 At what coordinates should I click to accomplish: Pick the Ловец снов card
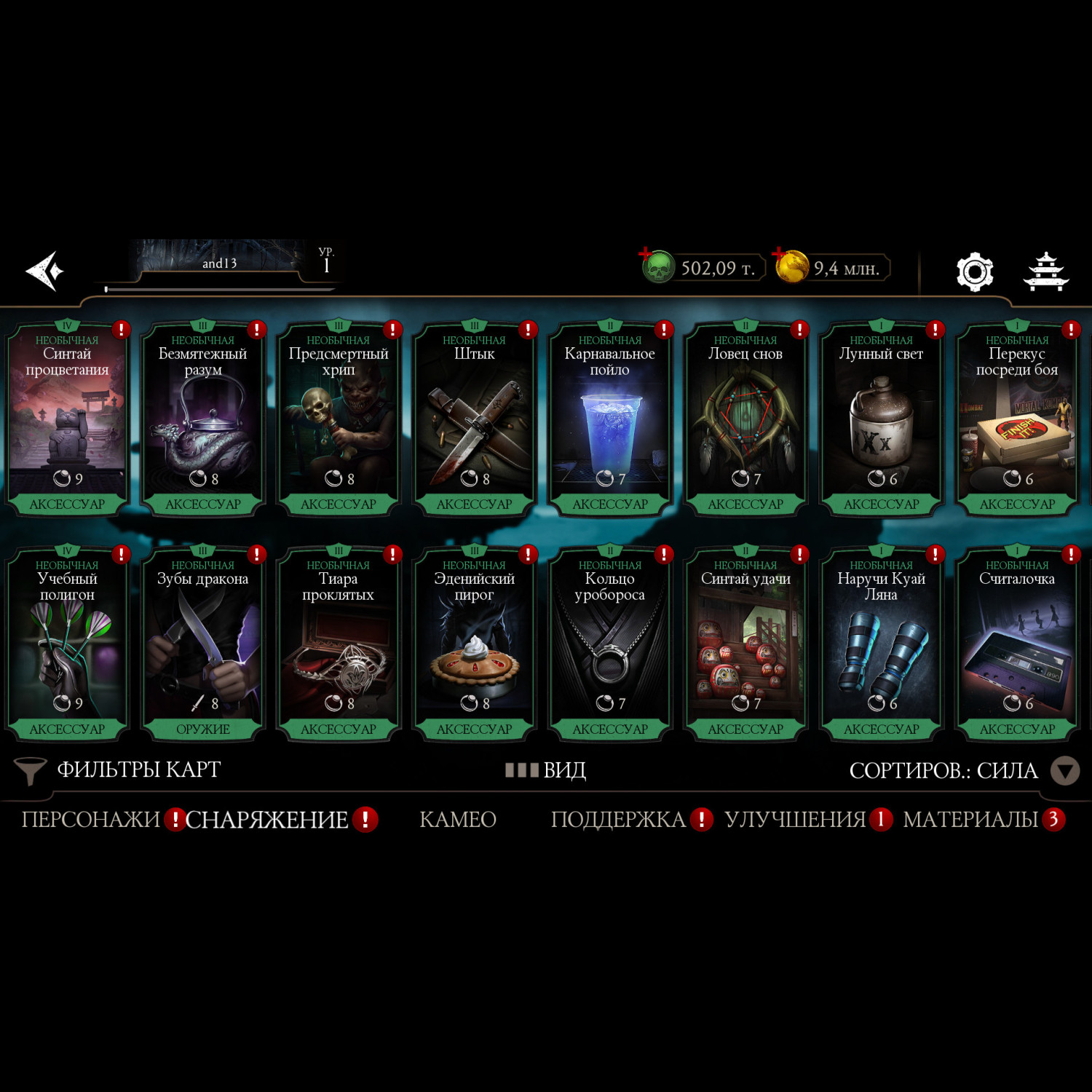745,419
